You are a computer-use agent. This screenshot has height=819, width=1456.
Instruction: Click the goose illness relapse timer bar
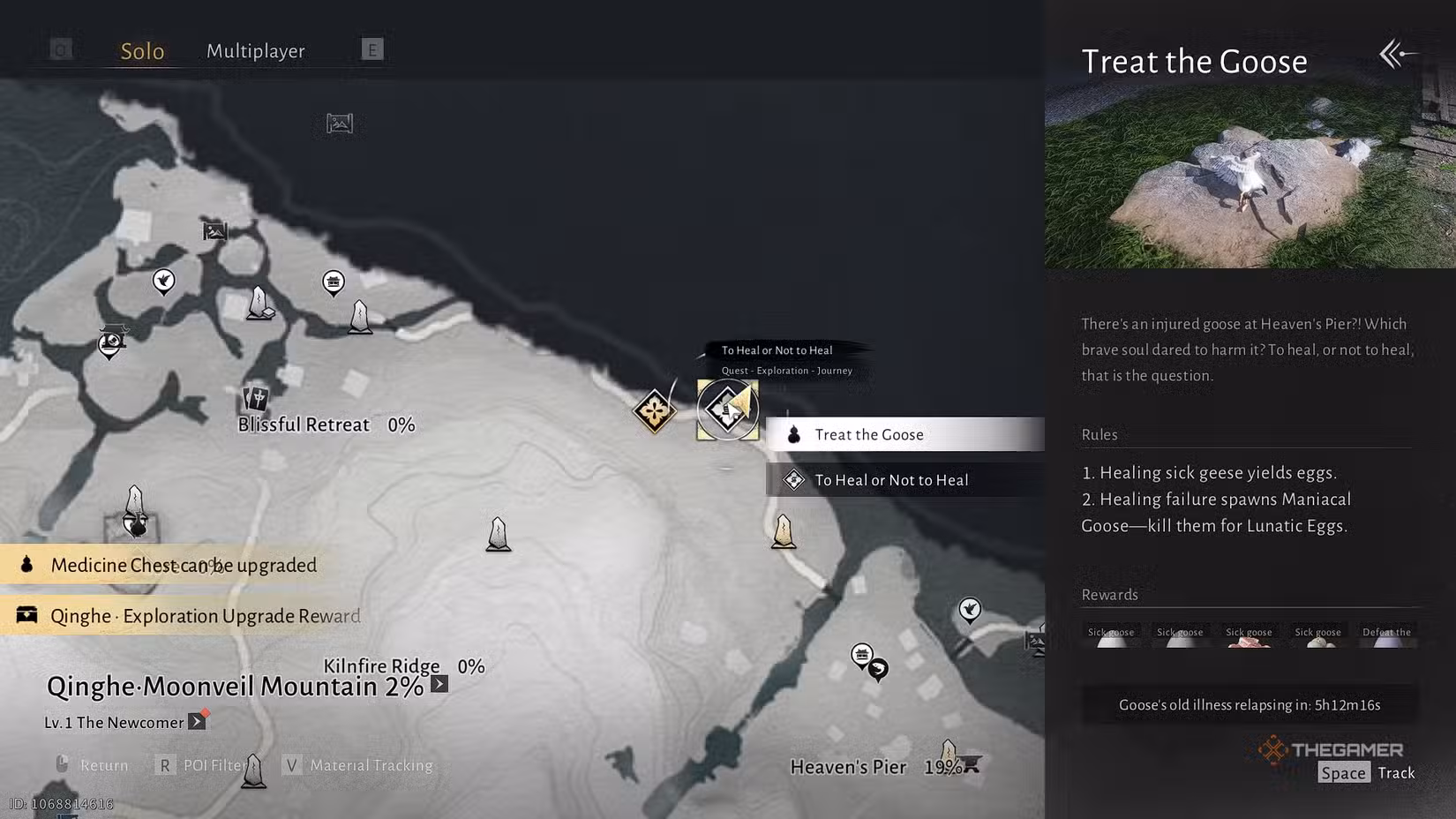pyautogui.click(x=1249, y=704)
